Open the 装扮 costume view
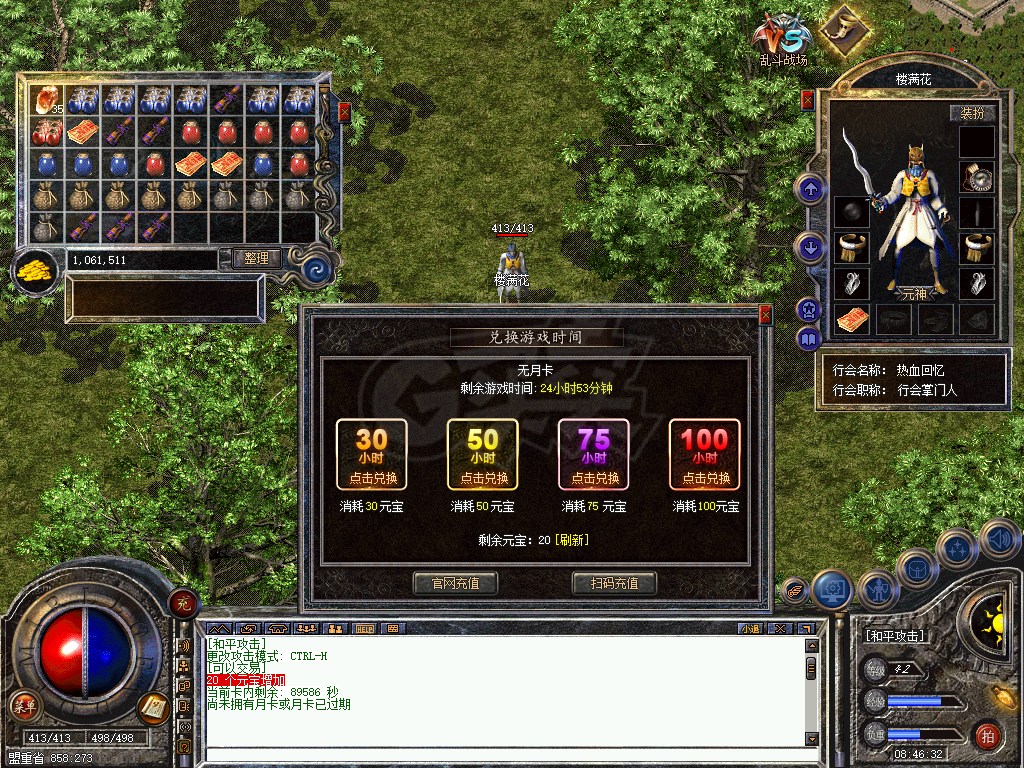 (x=972, y=113)
